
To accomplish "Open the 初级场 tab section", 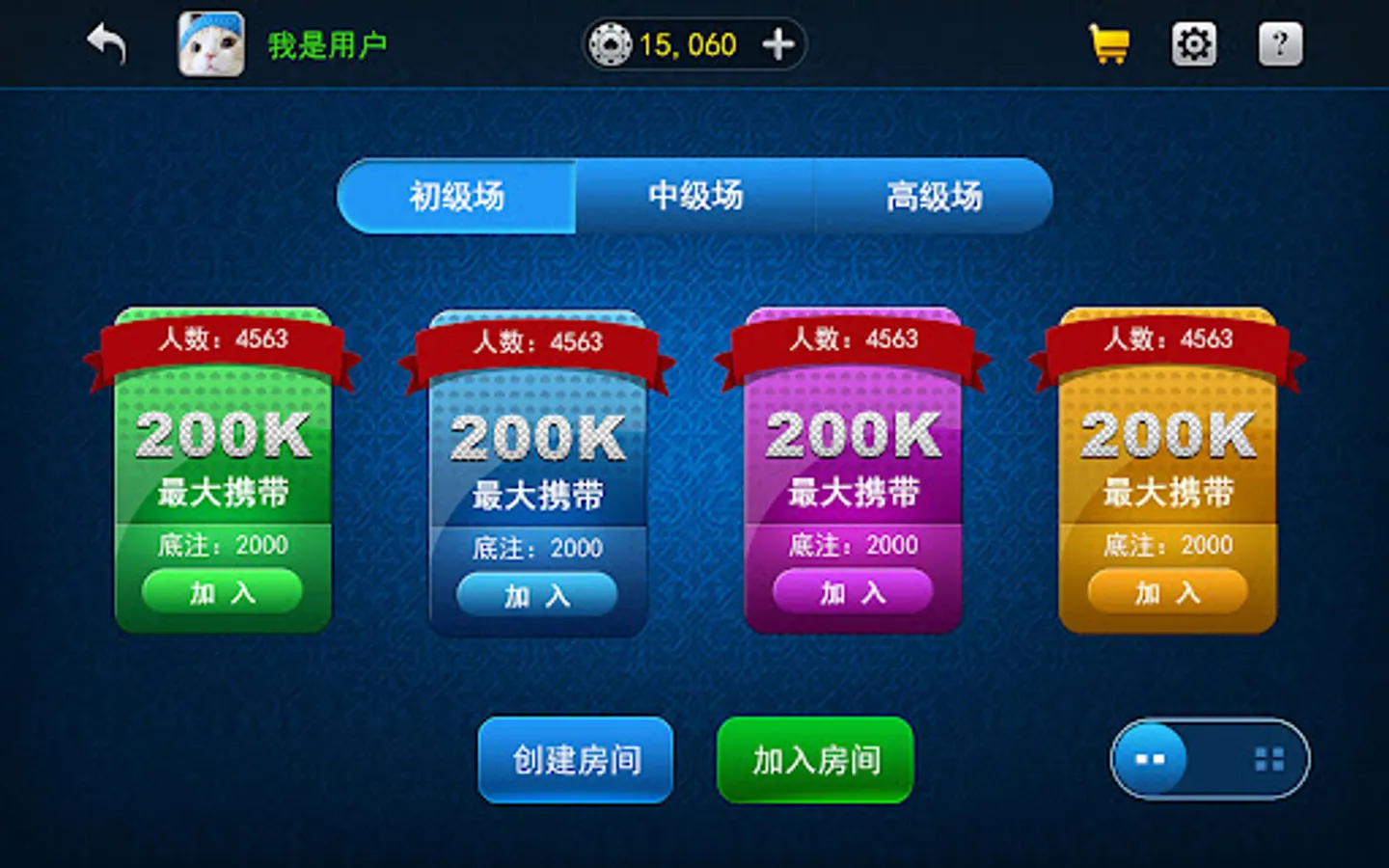I will tap(456, 196).
